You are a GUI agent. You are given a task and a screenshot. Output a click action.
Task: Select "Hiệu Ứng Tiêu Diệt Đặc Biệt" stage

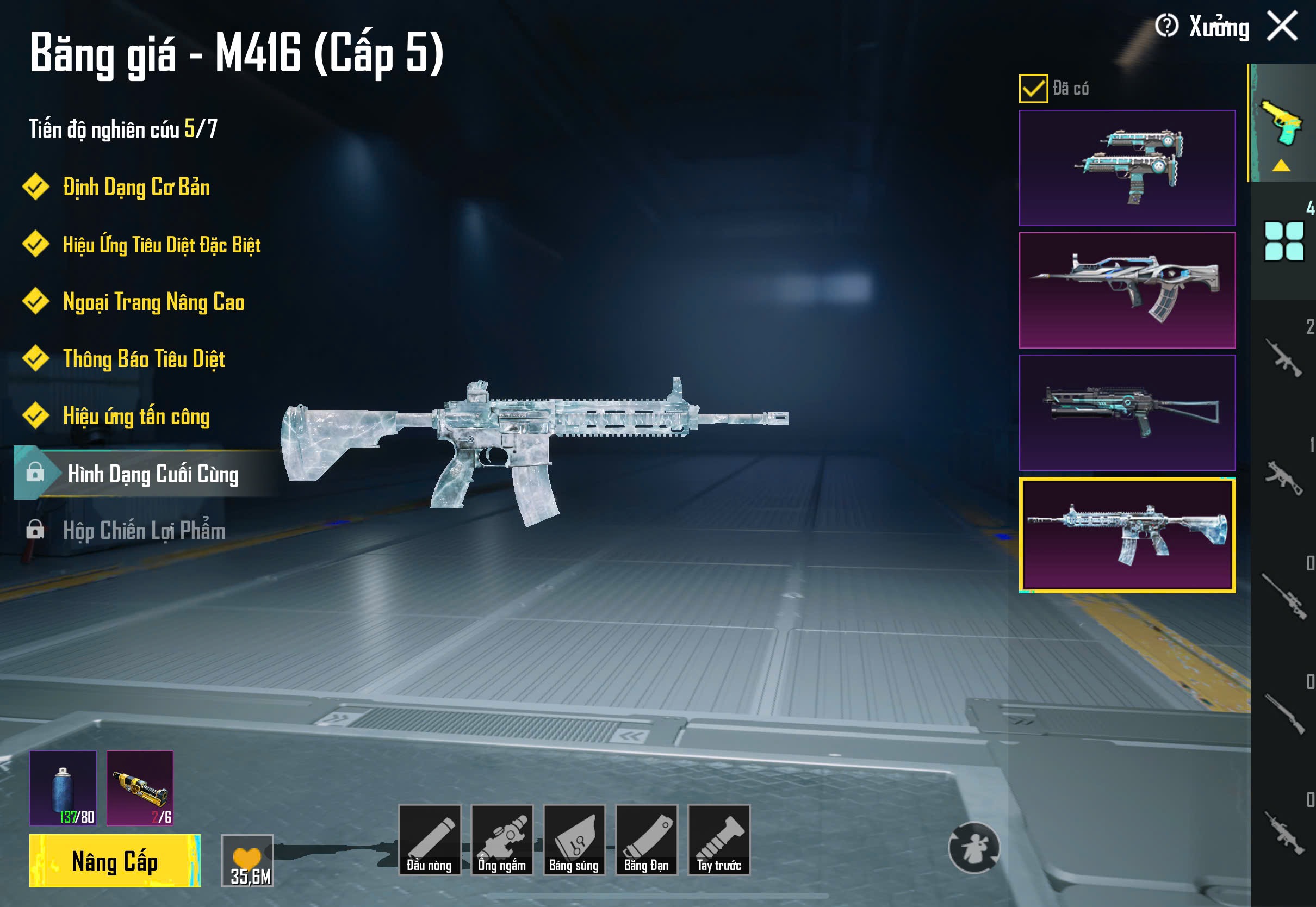[x=162, y=245]
